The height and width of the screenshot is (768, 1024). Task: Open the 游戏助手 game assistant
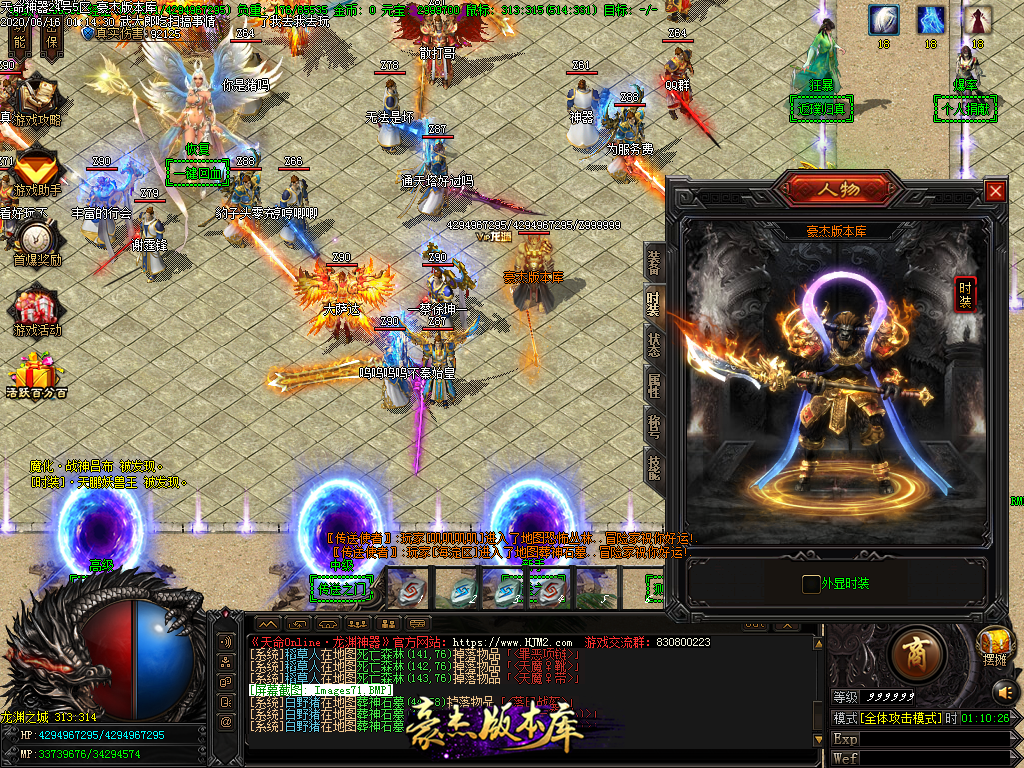pos(36,166)
